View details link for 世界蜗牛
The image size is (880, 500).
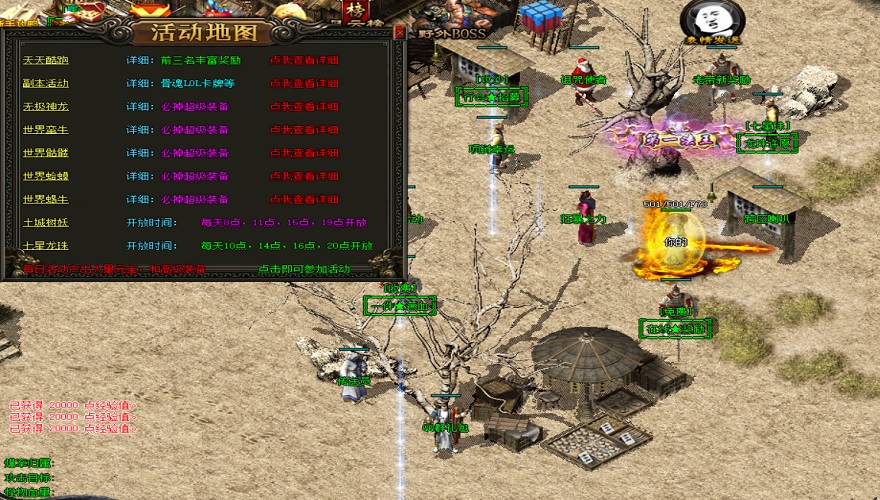point(304,199)
